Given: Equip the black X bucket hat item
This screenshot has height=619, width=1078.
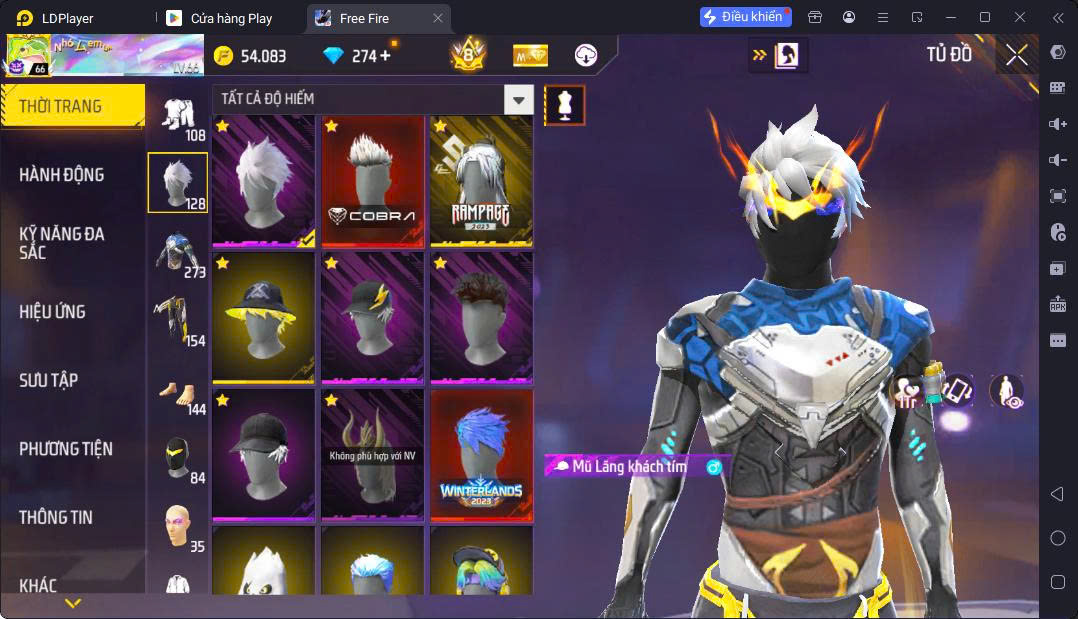Looking at the screenshot, I should point(264,318).
